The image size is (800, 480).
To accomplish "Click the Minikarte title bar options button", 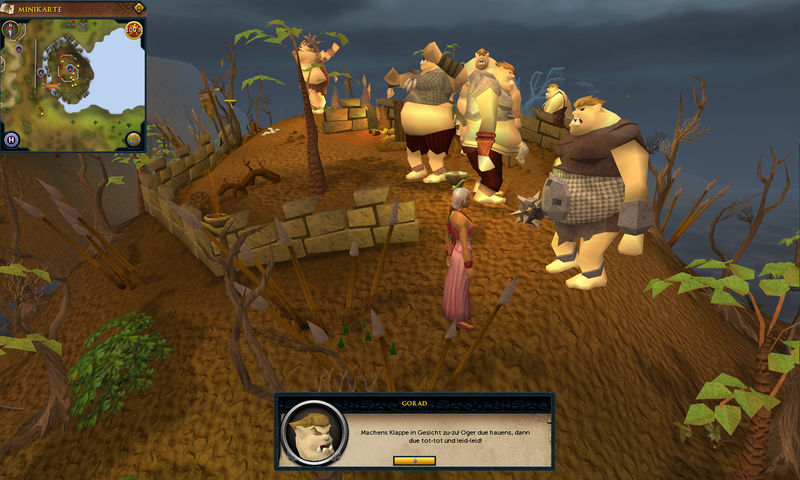I will pos(137,8).
